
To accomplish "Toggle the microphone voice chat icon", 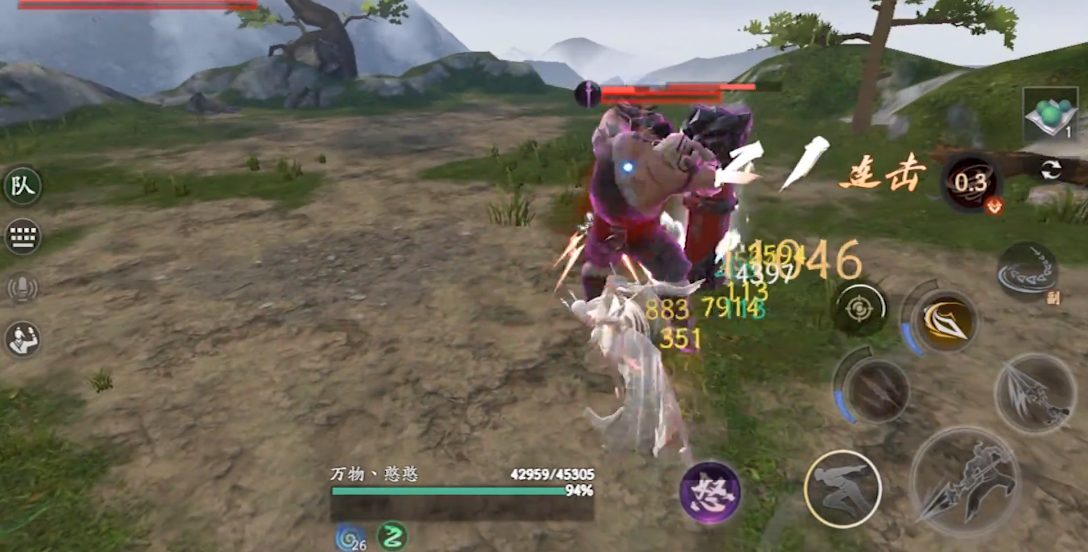I will (x=22, y=289).
